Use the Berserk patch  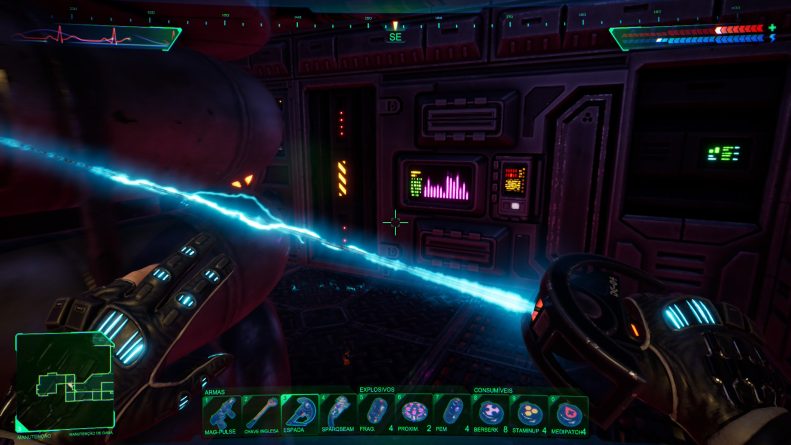(491, 412)
